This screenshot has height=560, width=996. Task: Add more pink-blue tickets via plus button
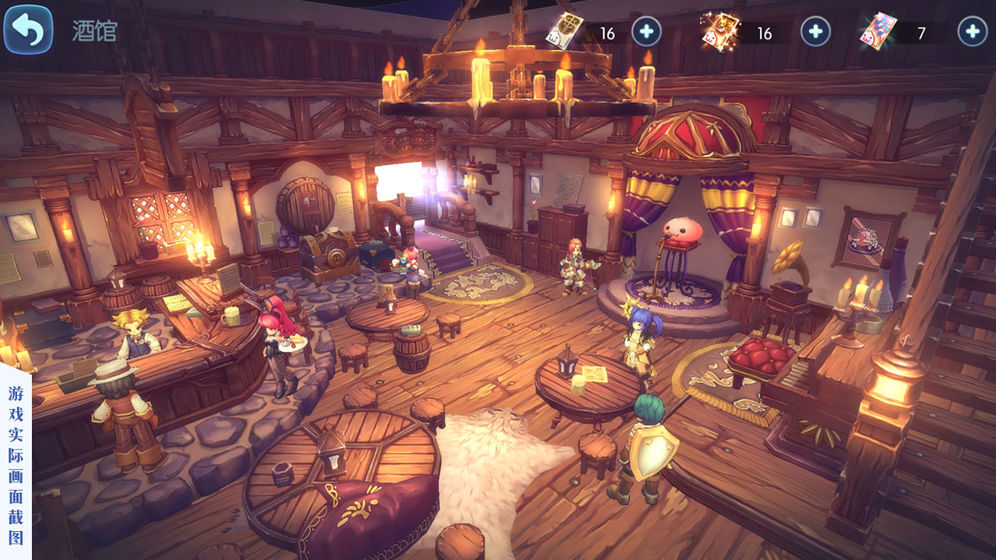point(972,32)
